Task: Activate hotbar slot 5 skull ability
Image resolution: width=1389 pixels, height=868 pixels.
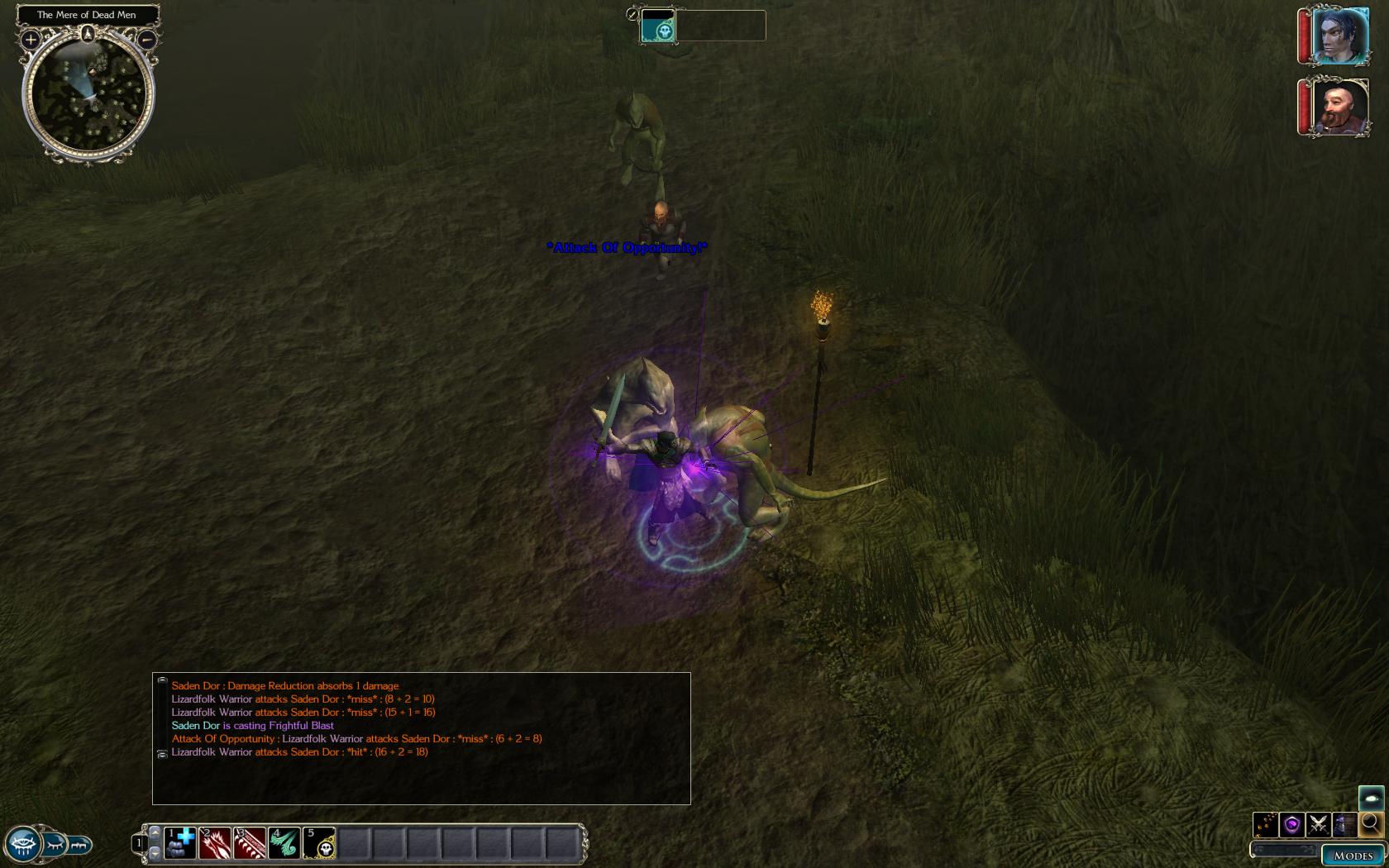Action: [319, 843]
